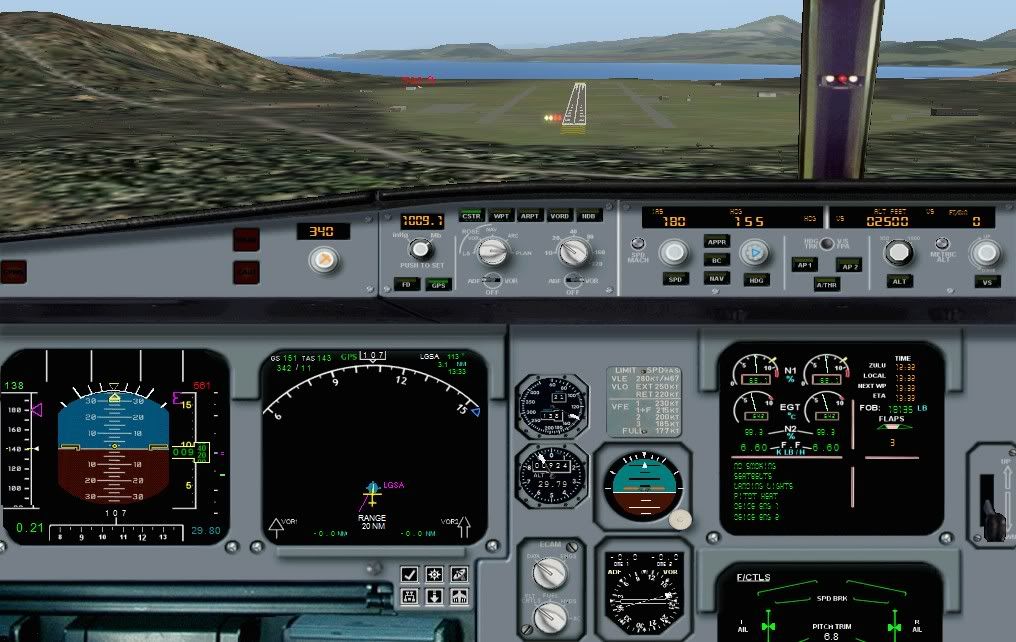Engage autopilot AP 2
Viewport: 1016px width, 642px height.
(x=848, y=265)
